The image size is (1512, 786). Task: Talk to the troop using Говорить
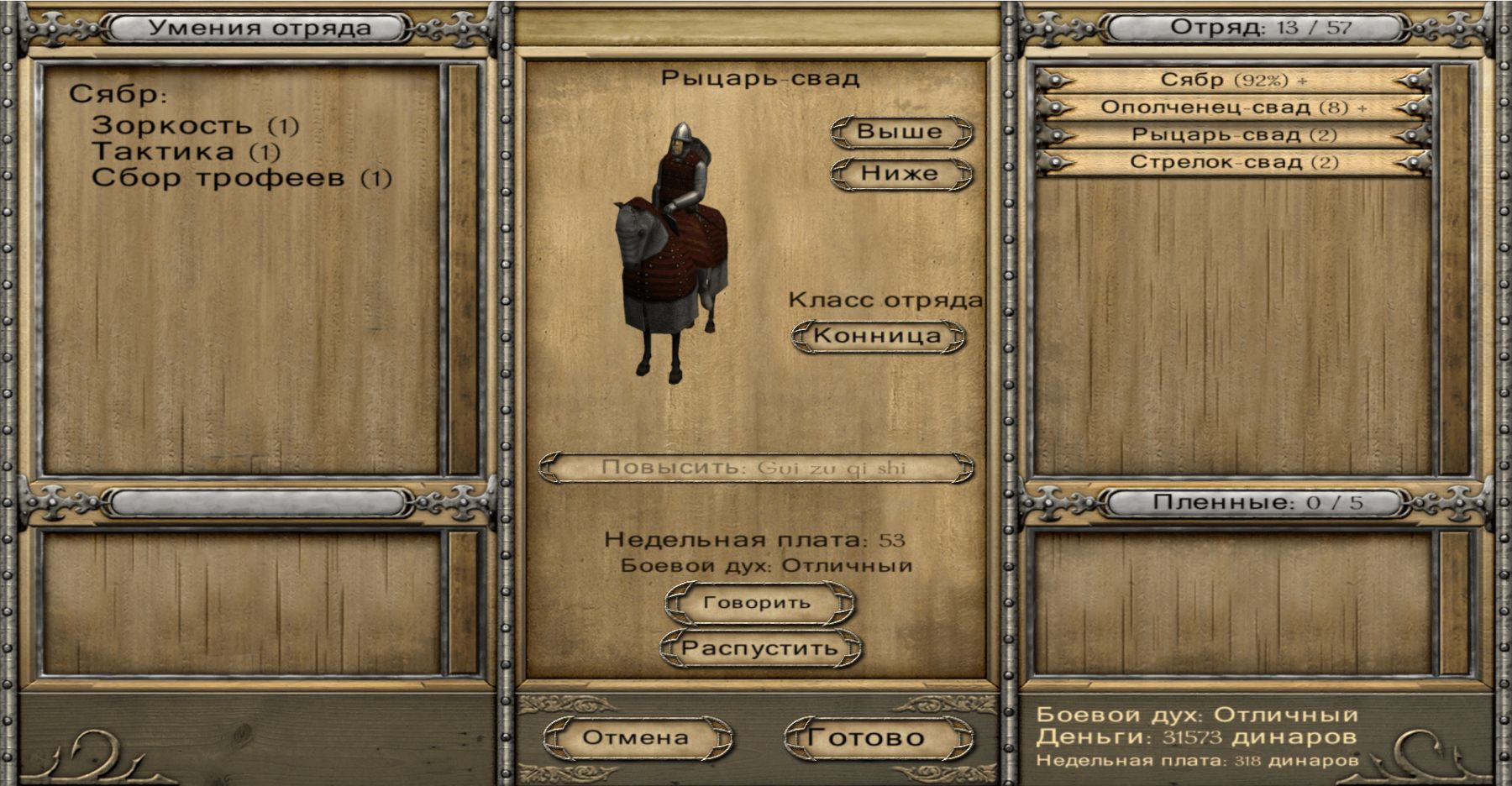(x=758, y=603)
